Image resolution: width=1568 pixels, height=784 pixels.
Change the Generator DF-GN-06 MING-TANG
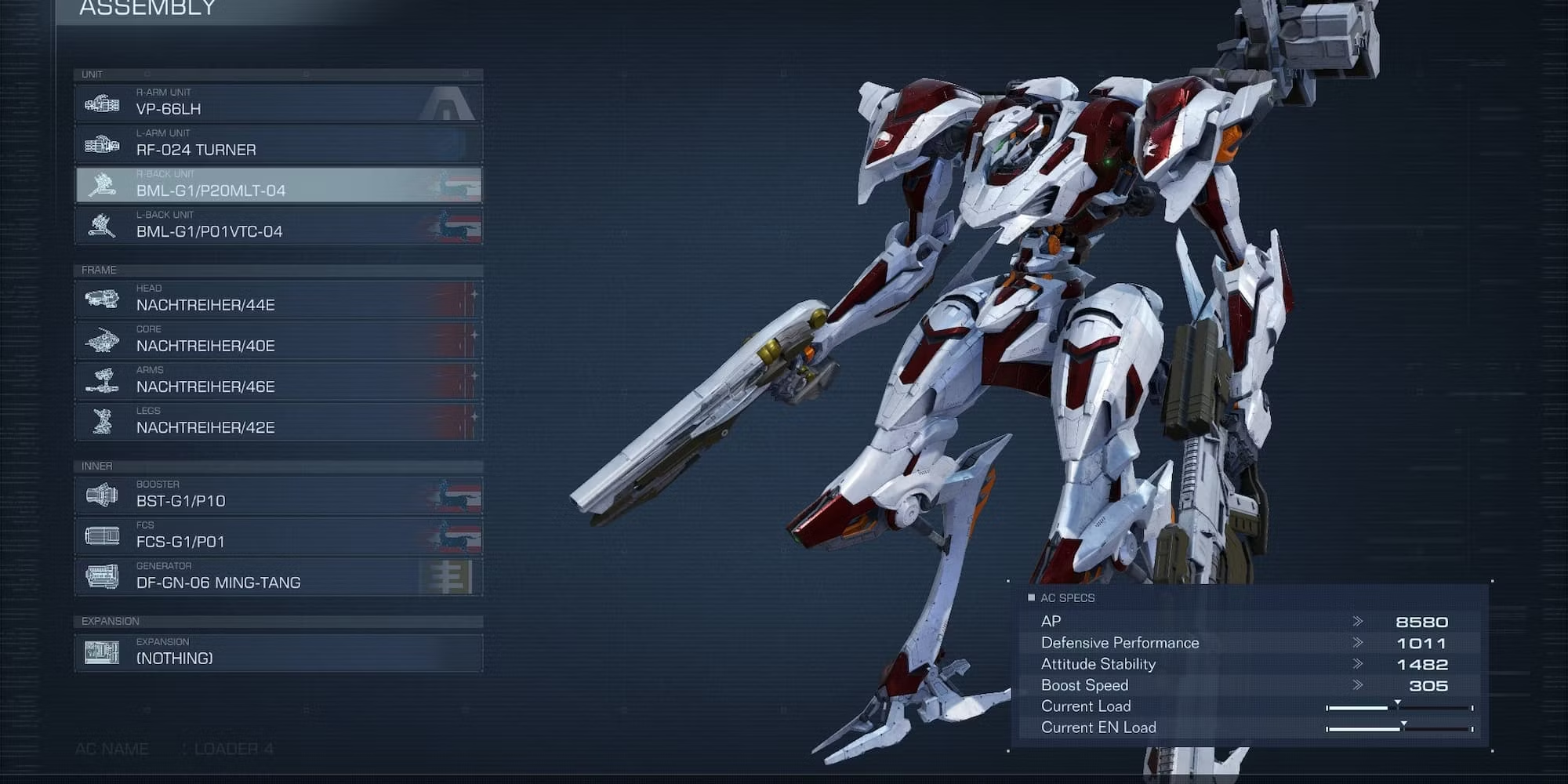pyautogui.click(x=278, y=577)
